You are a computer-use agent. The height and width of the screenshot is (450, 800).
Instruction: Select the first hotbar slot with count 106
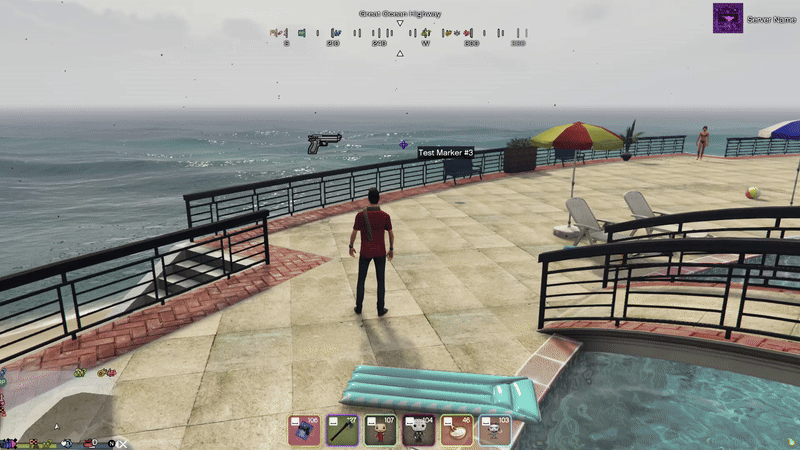pyautogui.click(x=305, y=430)
